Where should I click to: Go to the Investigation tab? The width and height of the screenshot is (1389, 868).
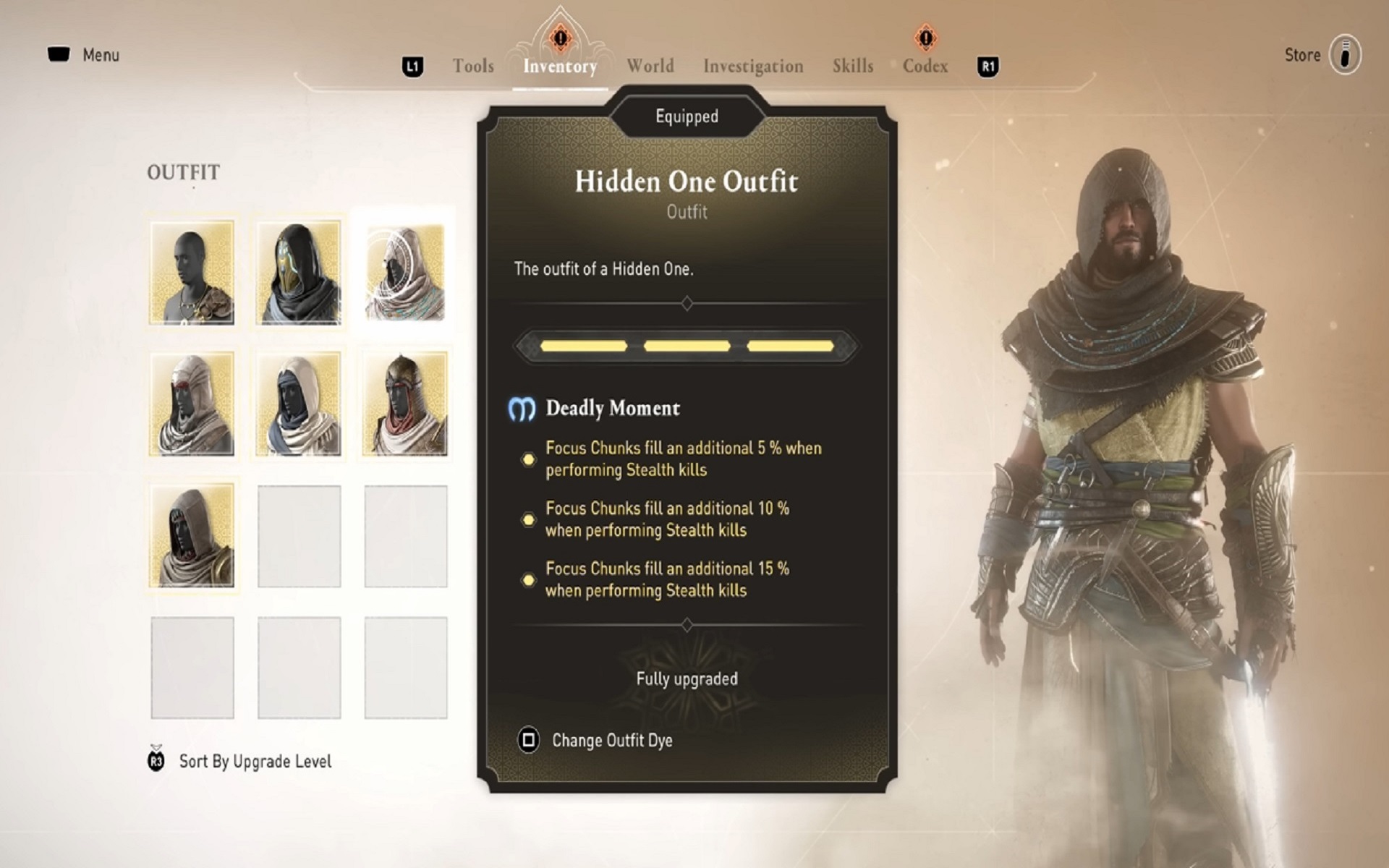click(x=753, y=67)
